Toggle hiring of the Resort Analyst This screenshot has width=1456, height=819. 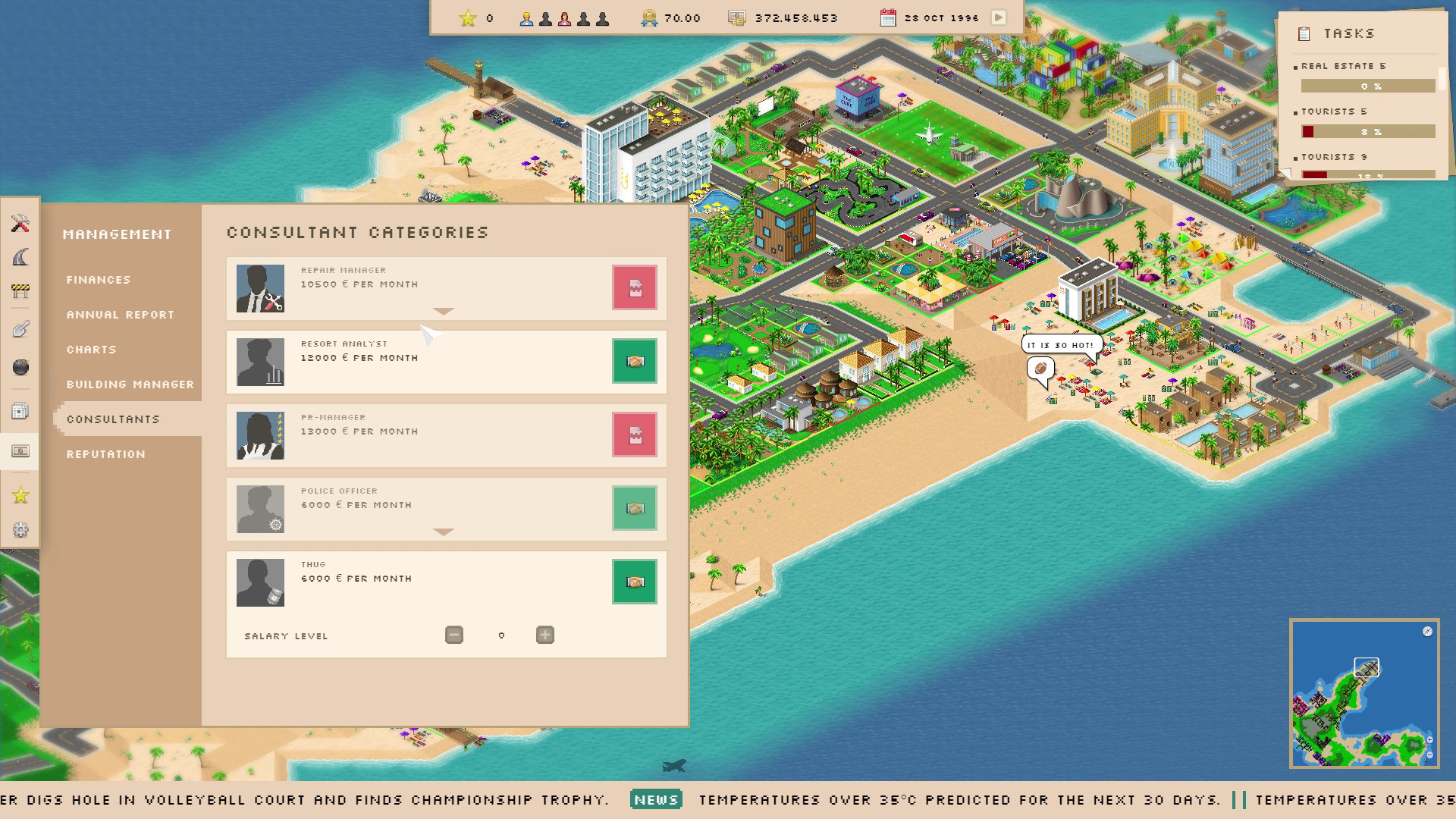pyautogui.click(x=634, y=362)
